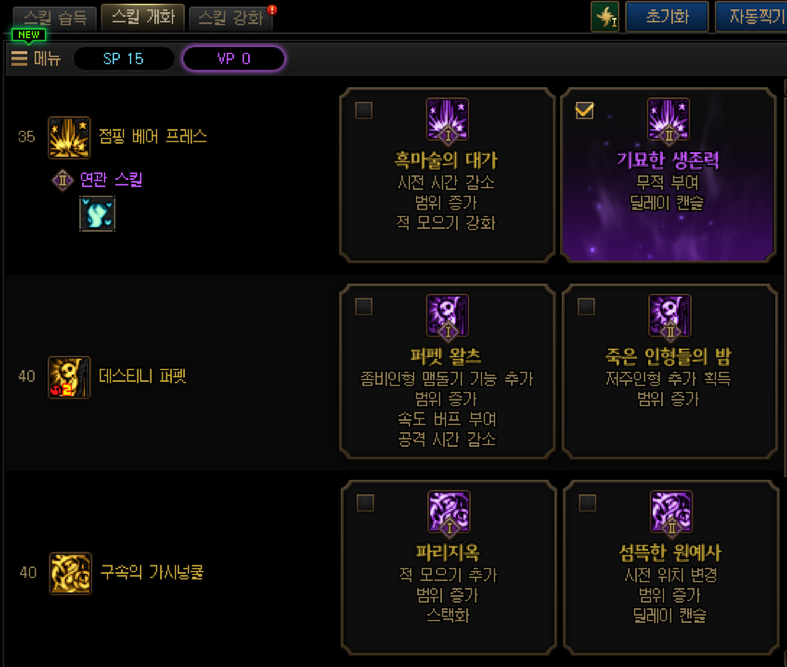Uncheck the 기묘한 생존력 checkbox

click(x=585, y=110)
